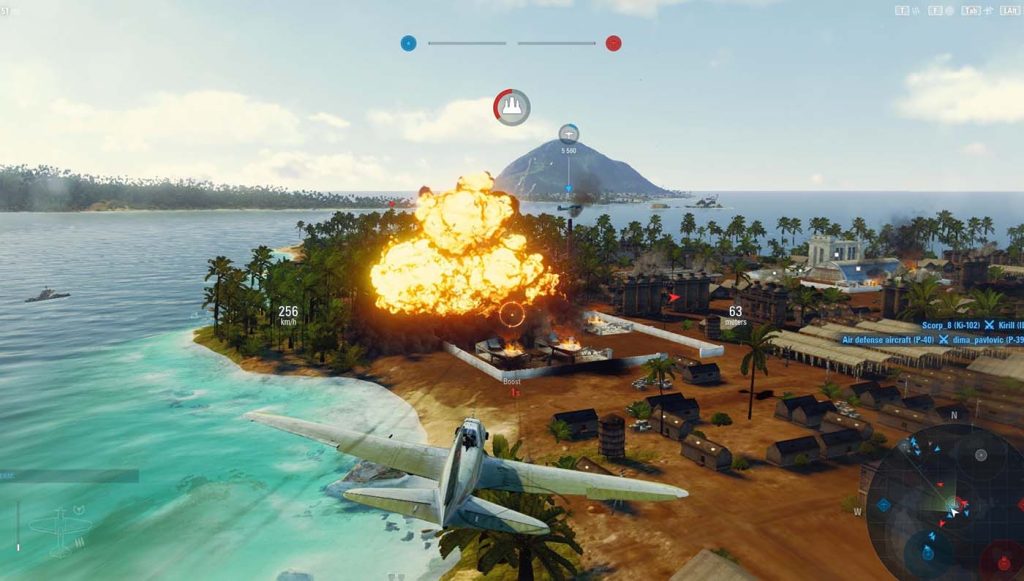Click the red team indicator dot

(x=613, y=43)
